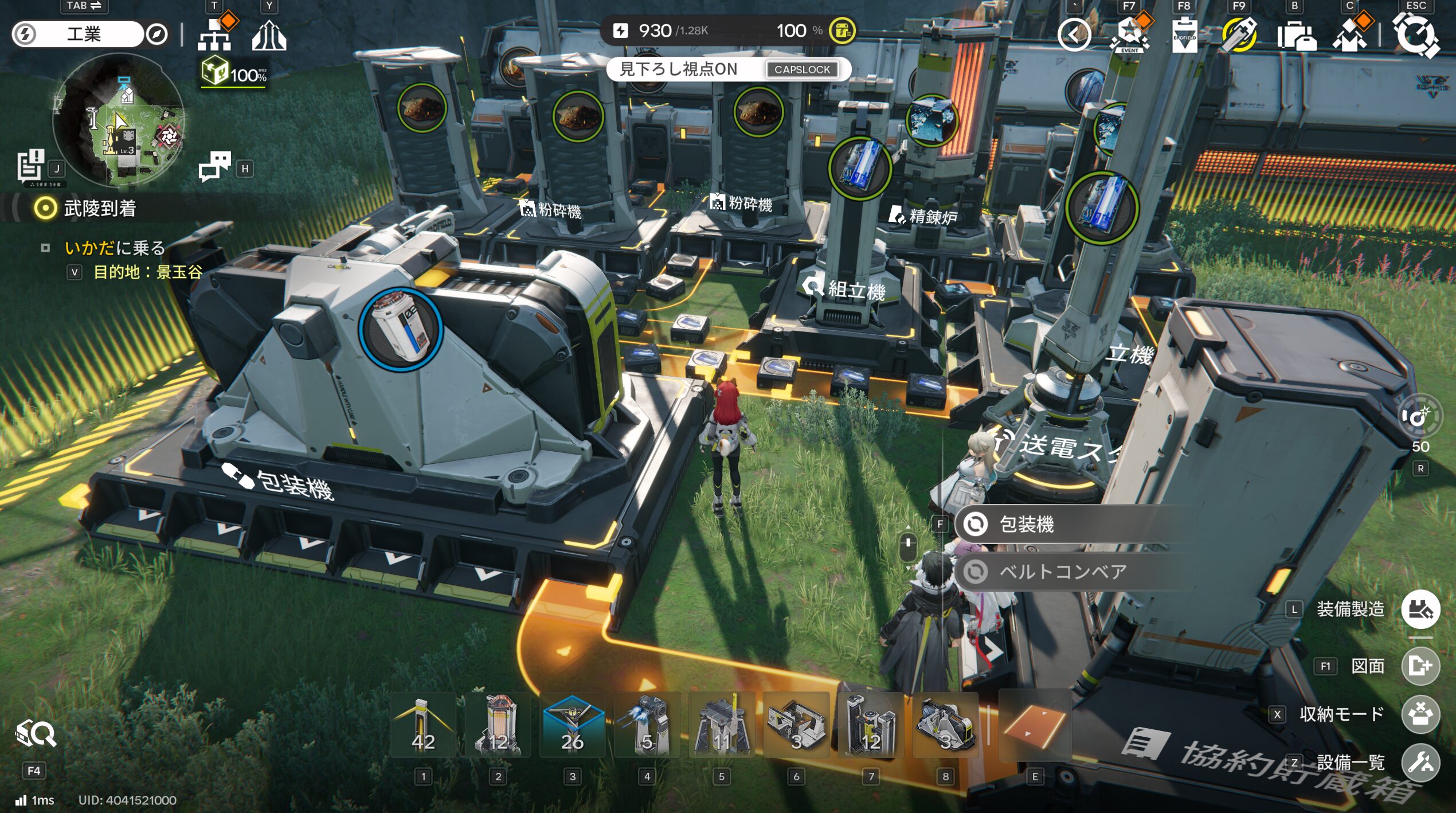Open the backpack inventory icon
The height and width of the screenshot is (813, 1456).
(x=1296, y=36)
